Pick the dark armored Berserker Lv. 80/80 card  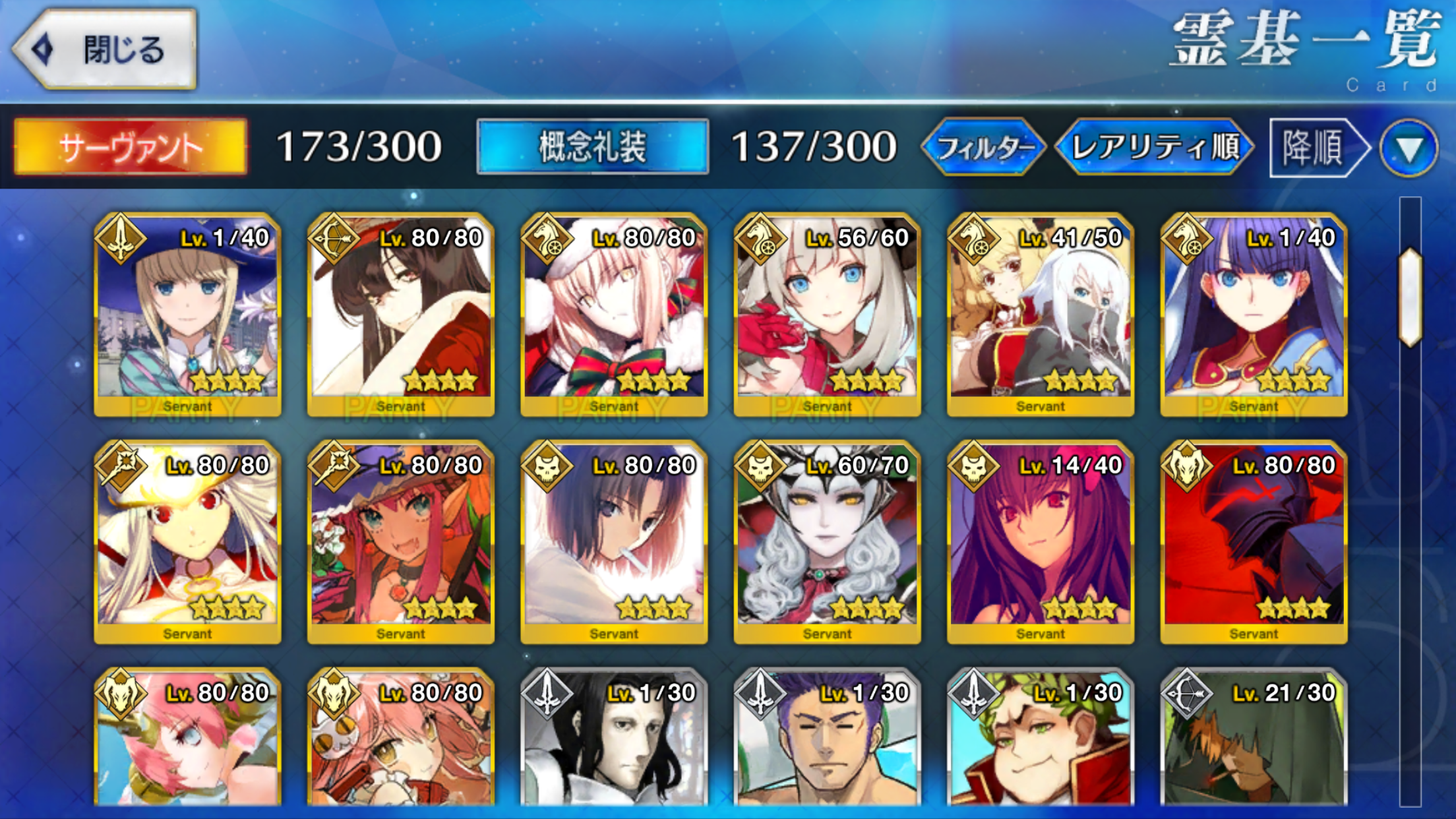1254,541
